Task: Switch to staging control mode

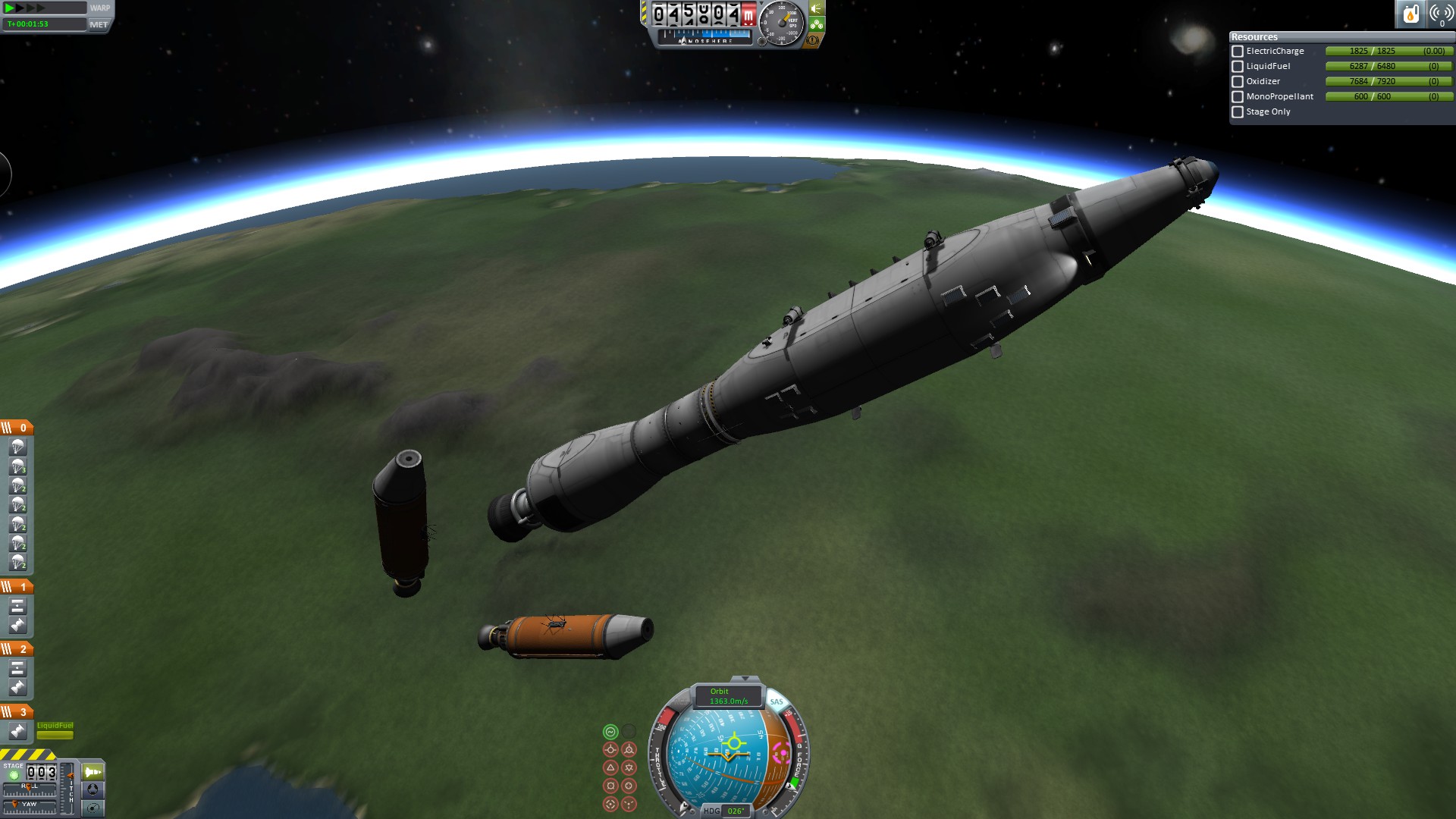Action: 93,772
